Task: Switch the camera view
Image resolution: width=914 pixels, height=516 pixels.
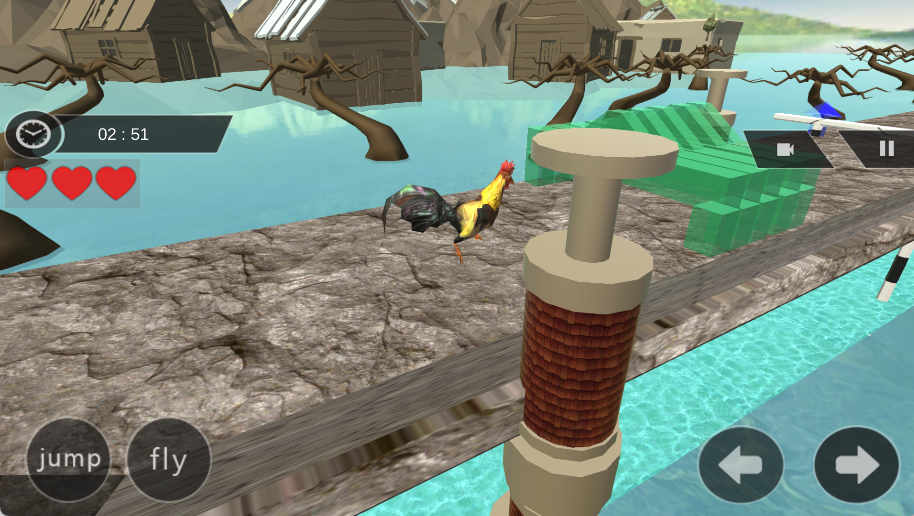Action: (786, 149)
